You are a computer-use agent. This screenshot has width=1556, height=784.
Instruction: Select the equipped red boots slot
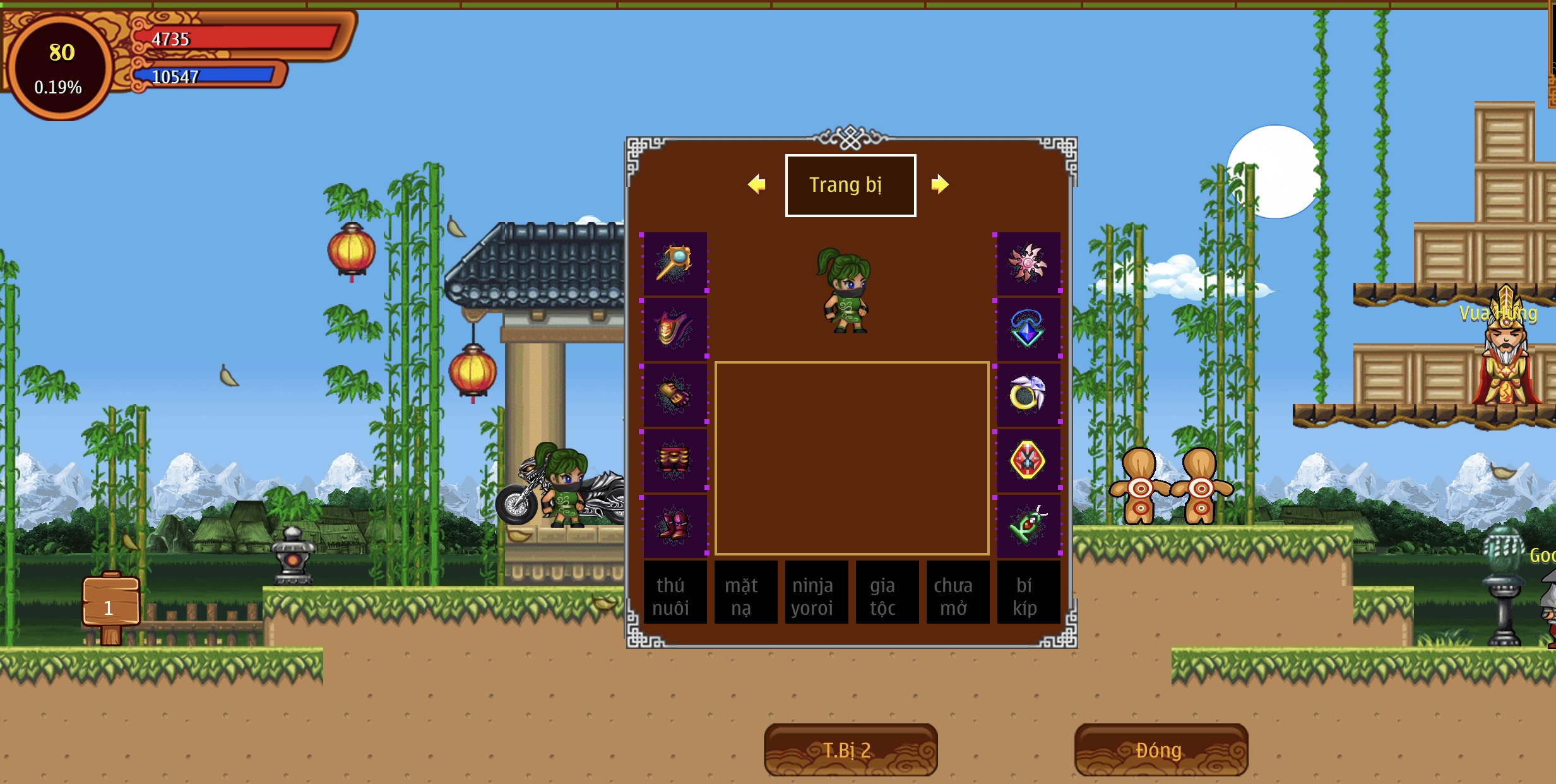click(675, 526)
